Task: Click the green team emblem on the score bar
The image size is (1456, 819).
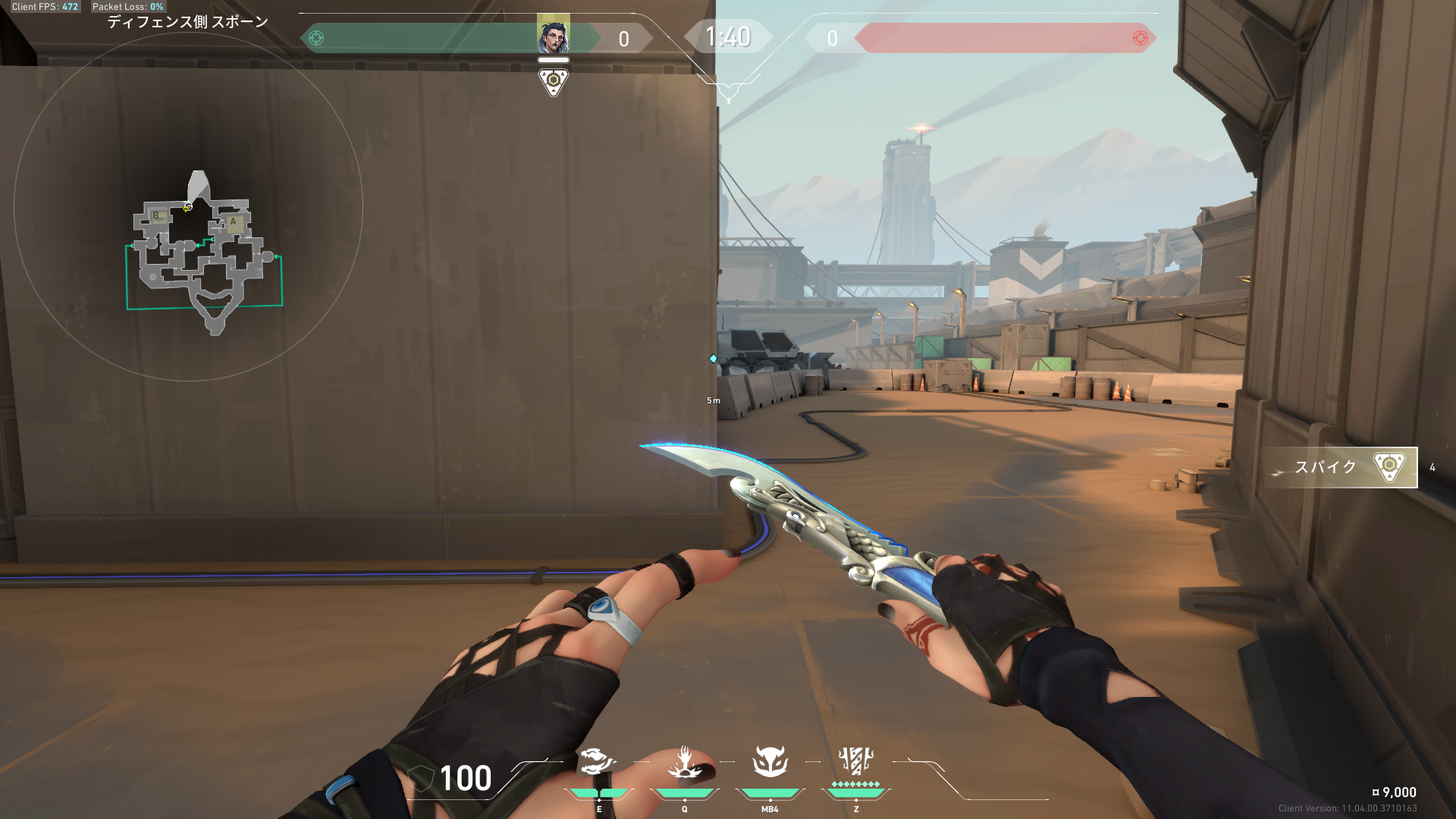Action: point(316,38)
